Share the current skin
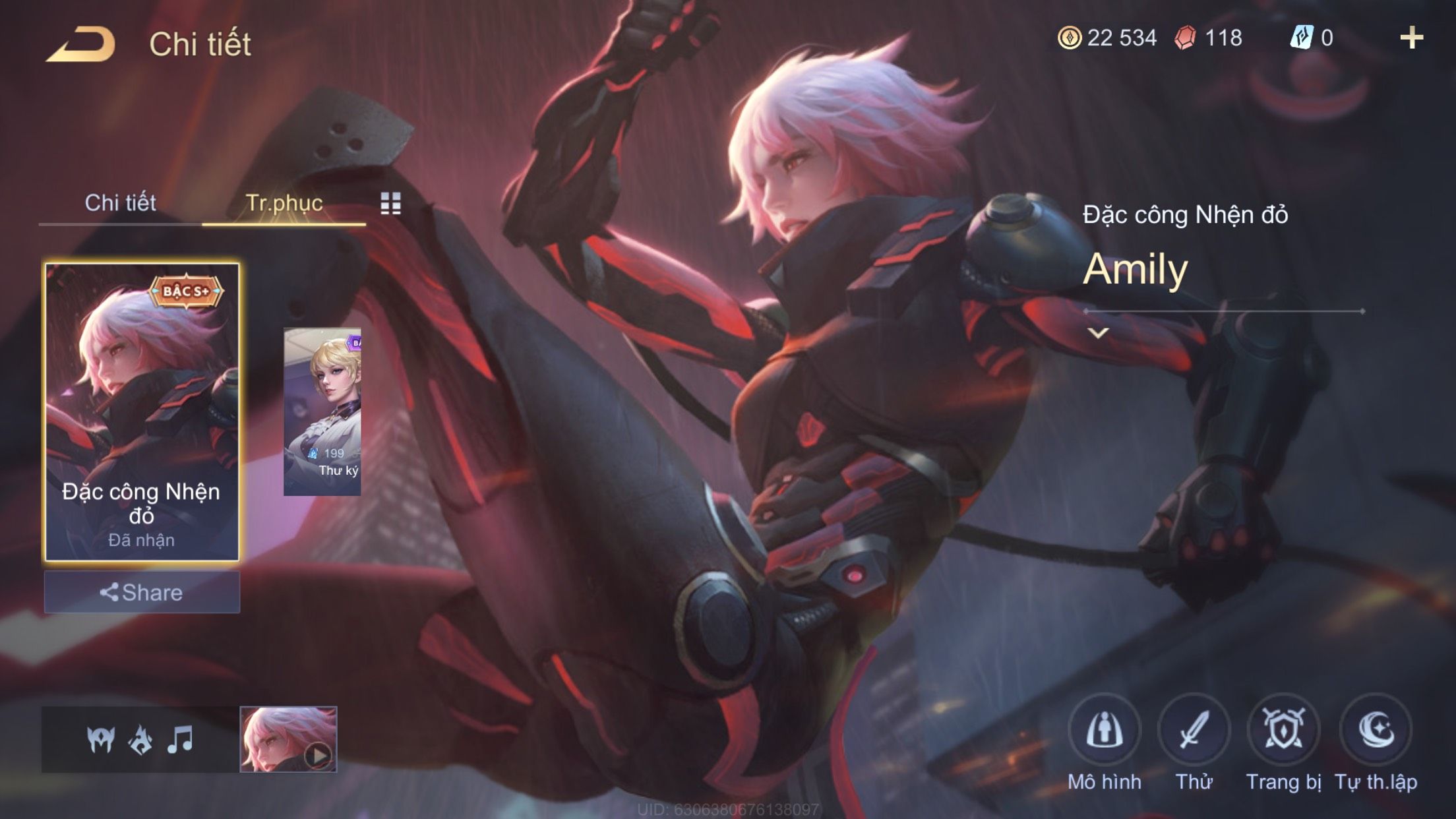Image resolution: width=1456 pixels, height=819 pixels. point(142,592)
